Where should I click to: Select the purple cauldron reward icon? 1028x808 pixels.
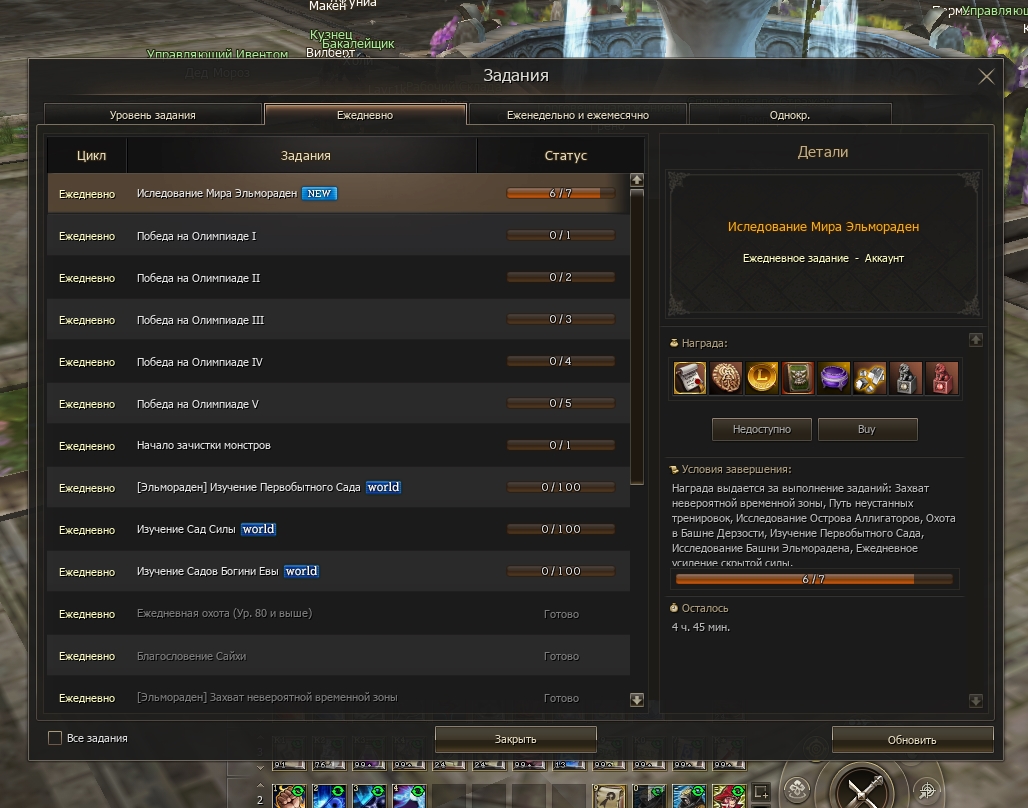[834, 378]
